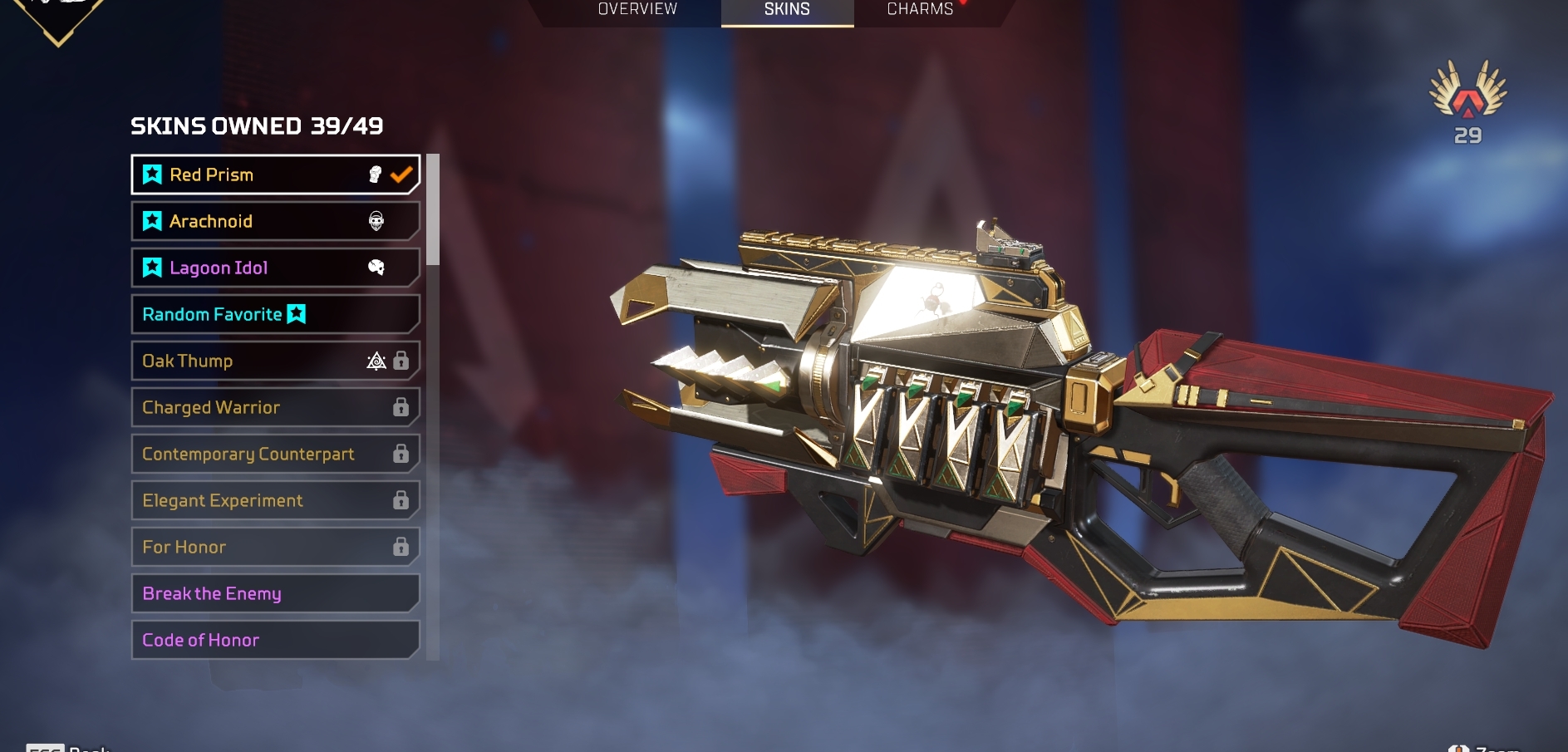The image size is (1568, 752).
Task: Choose the Break the Enemy skin
Action: point(274,593)
